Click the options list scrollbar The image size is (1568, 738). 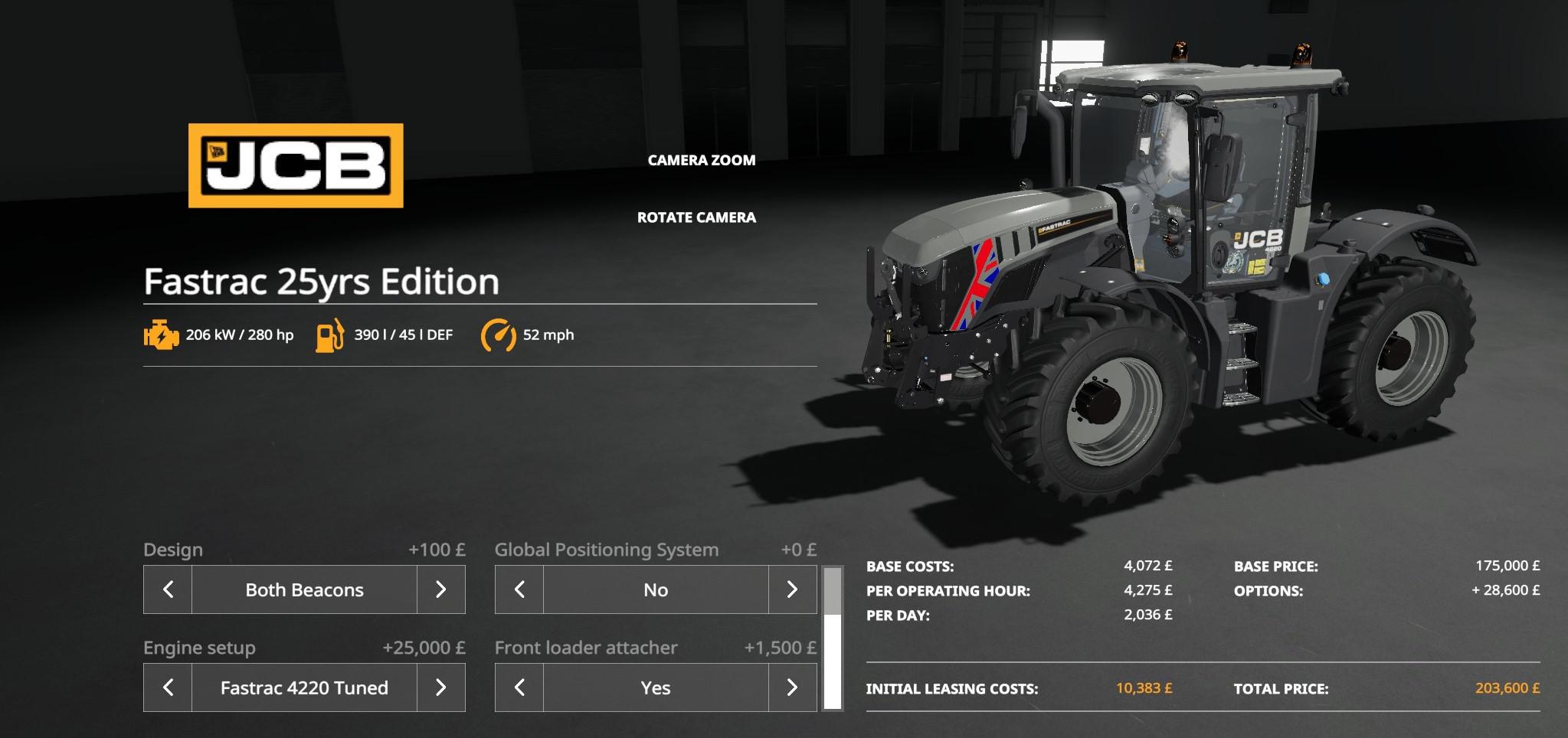coord(832,638)
